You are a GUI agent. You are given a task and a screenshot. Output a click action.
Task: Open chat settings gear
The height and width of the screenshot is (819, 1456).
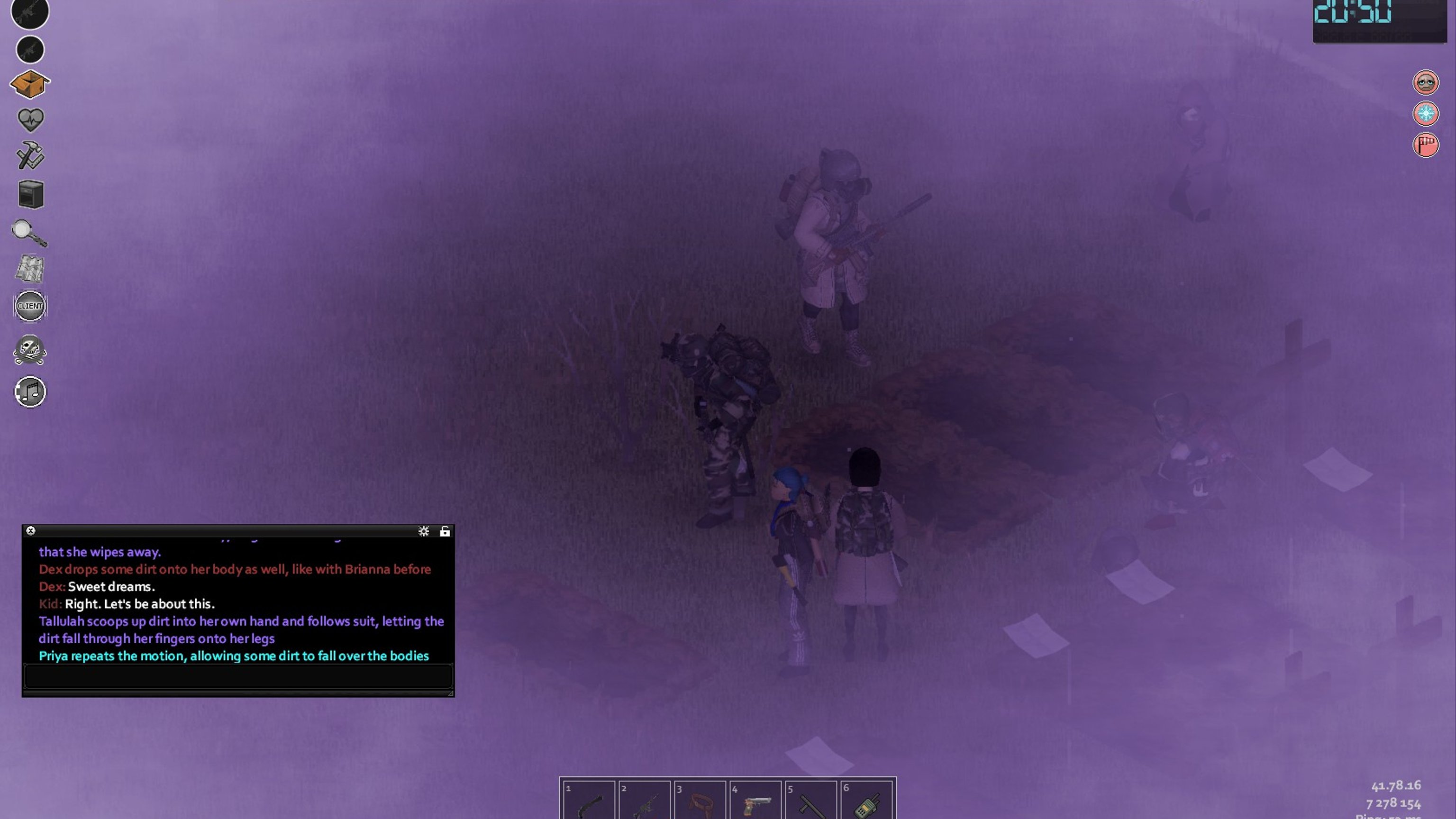point(423,531)
